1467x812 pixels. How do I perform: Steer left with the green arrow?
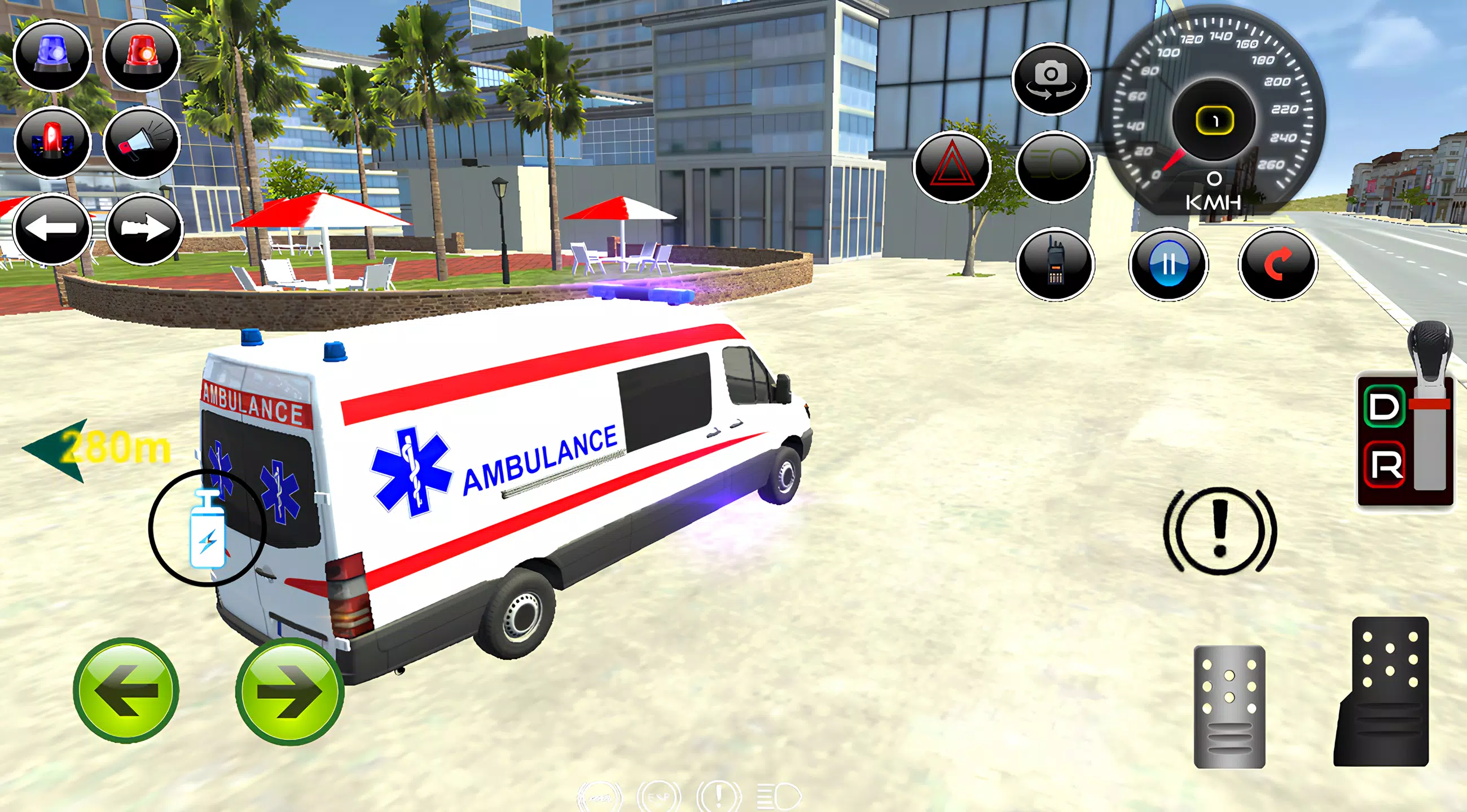click(126, 690)
